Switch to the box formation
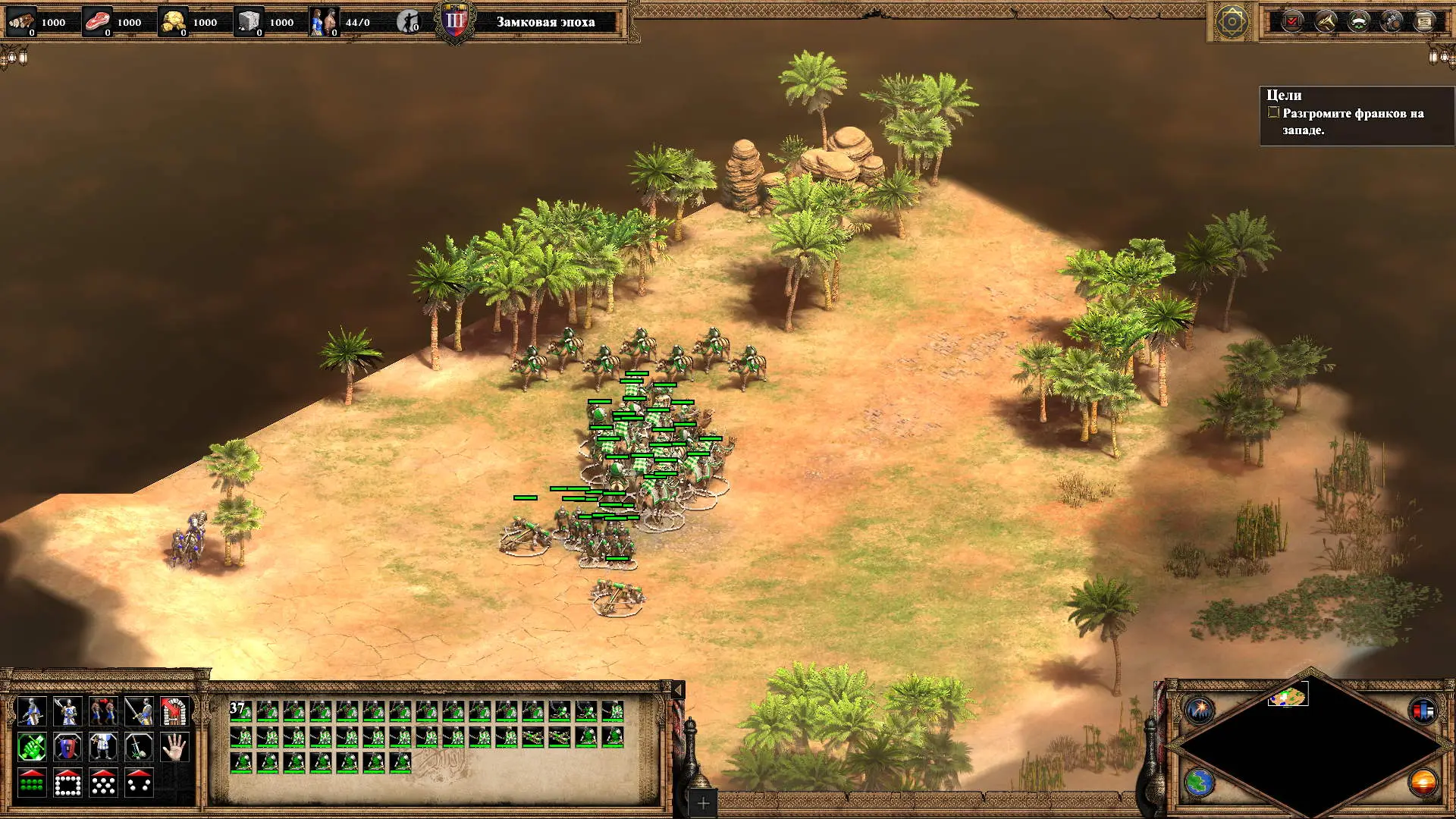The height and width of the screenshot is (819, 1456). click(67, 783)
